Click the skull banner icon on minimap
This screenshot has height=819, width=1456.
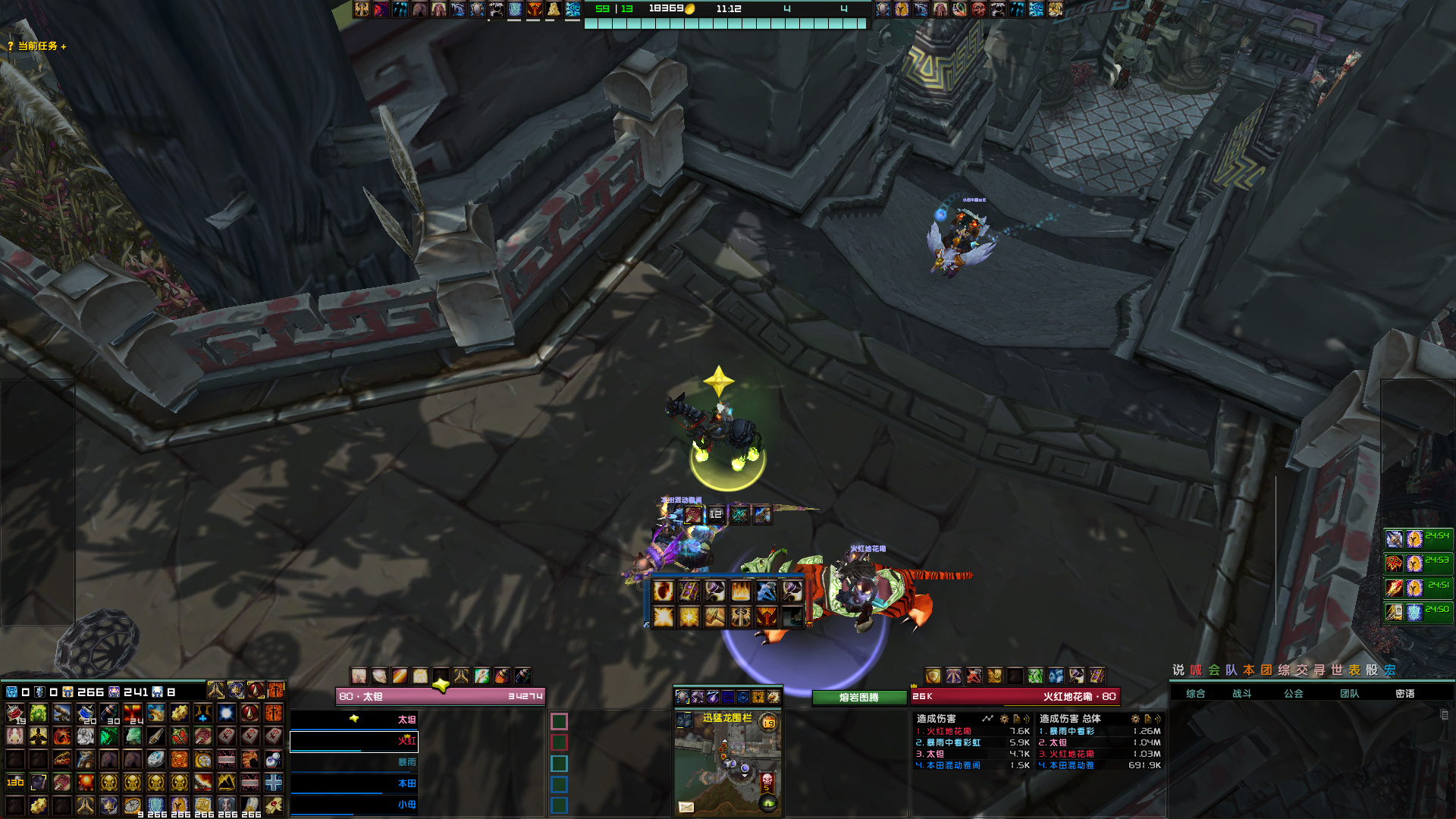pyautogui.click(x=767, y=780)
